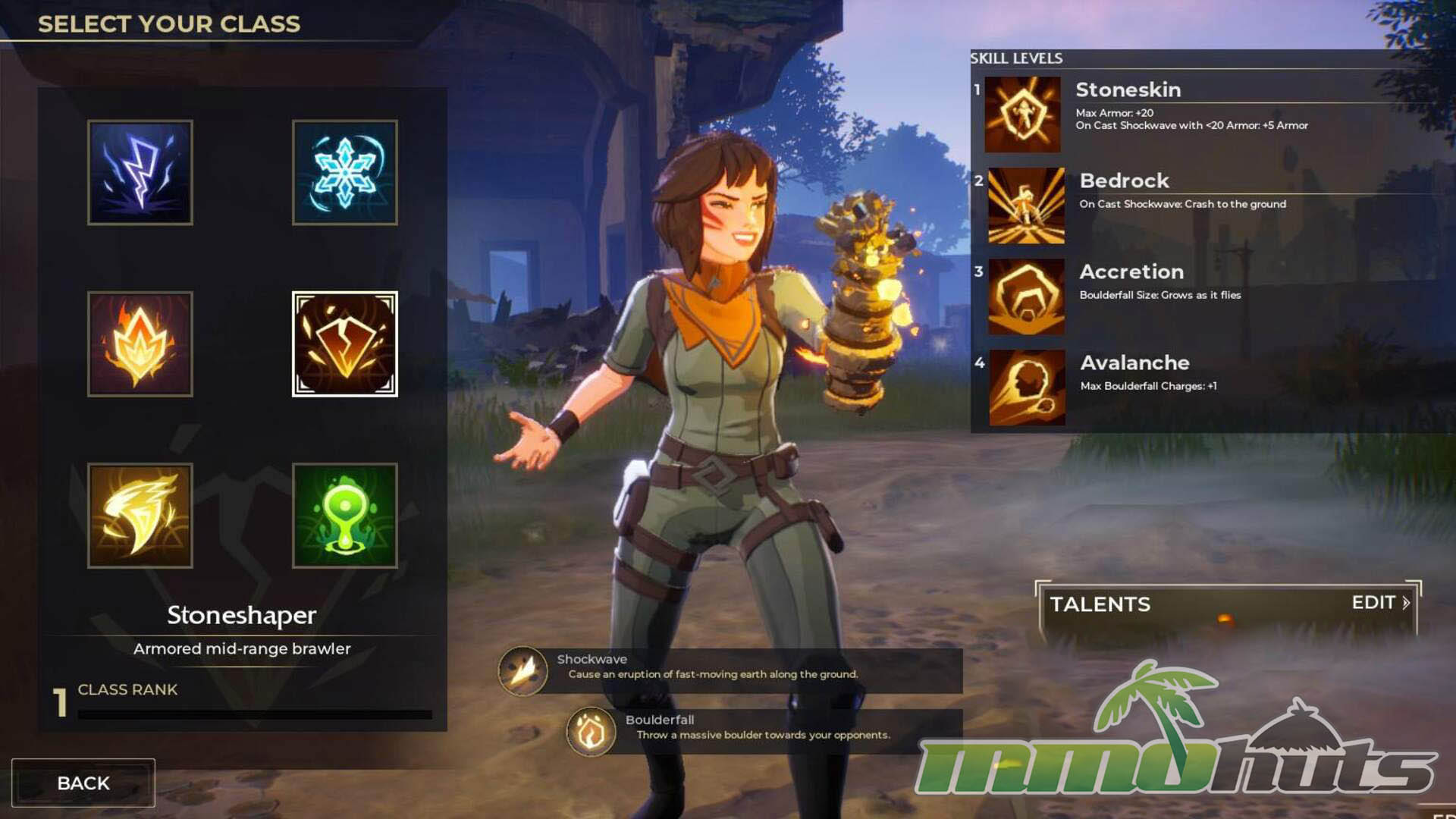The width and height of the screenshot is (1456, 819).
Task: Select the Avalanche skill icon
Action: pyautogui.click(x=1027, y=388)
